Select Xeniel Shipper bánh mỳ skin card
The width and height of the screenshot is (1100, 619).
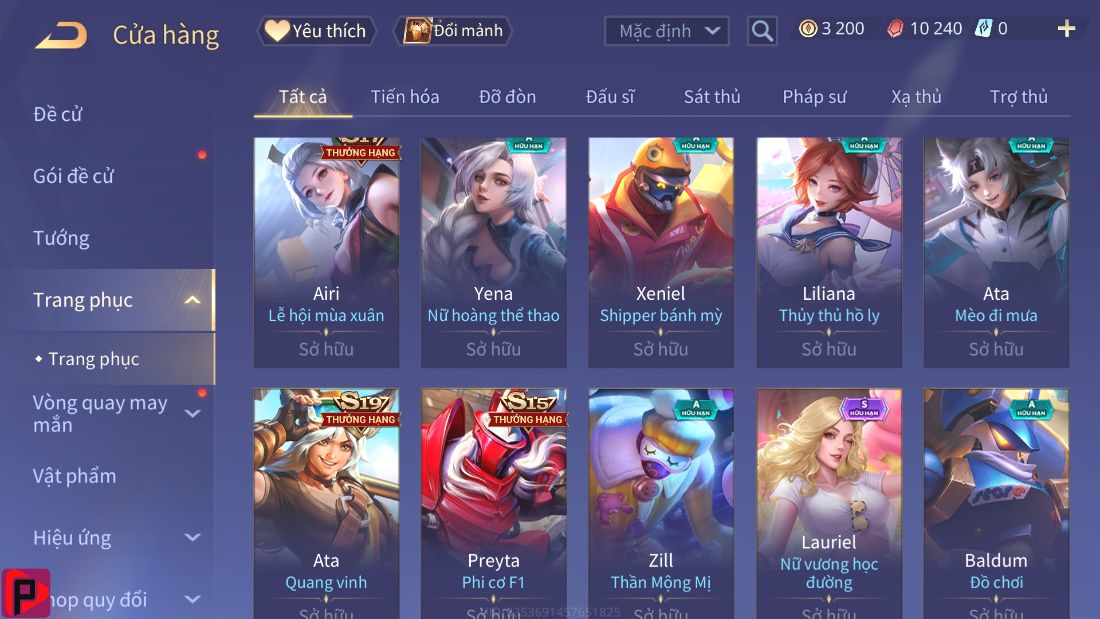(660, 251)
